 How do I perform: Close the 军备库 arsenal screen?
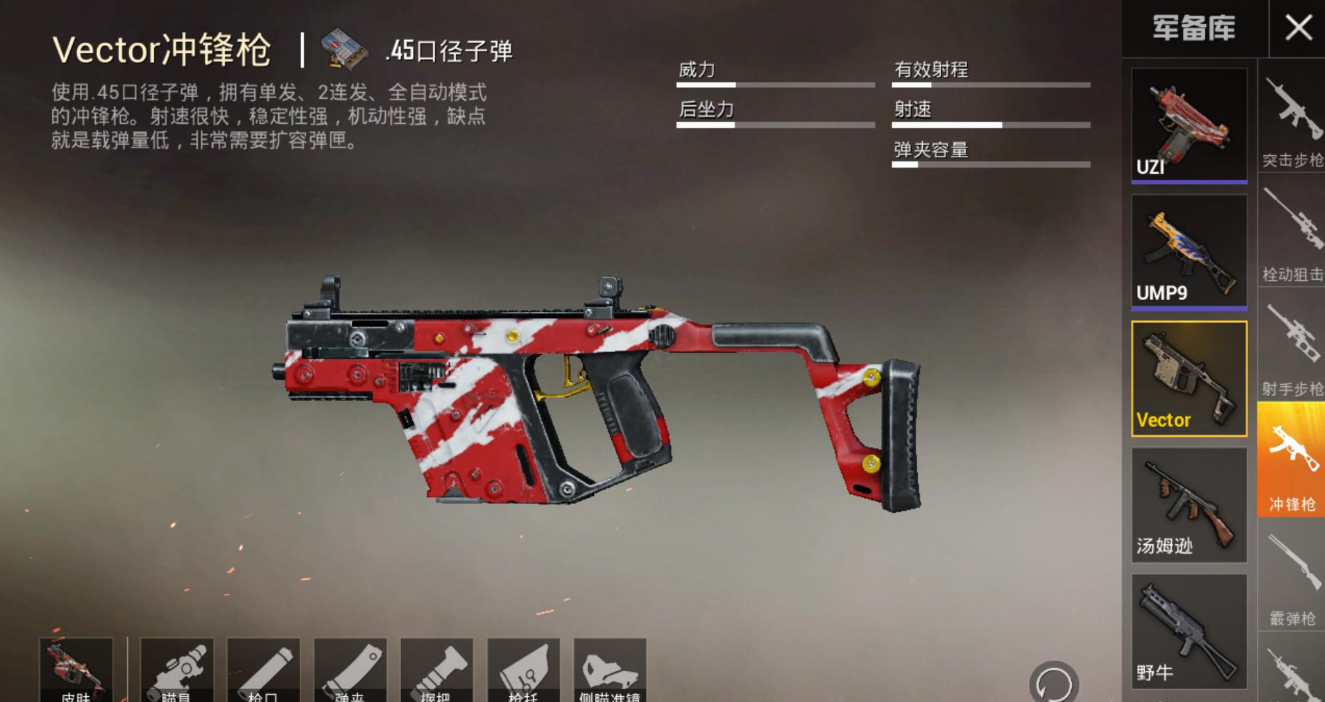pyautogui.click(x=1297, y=28)
